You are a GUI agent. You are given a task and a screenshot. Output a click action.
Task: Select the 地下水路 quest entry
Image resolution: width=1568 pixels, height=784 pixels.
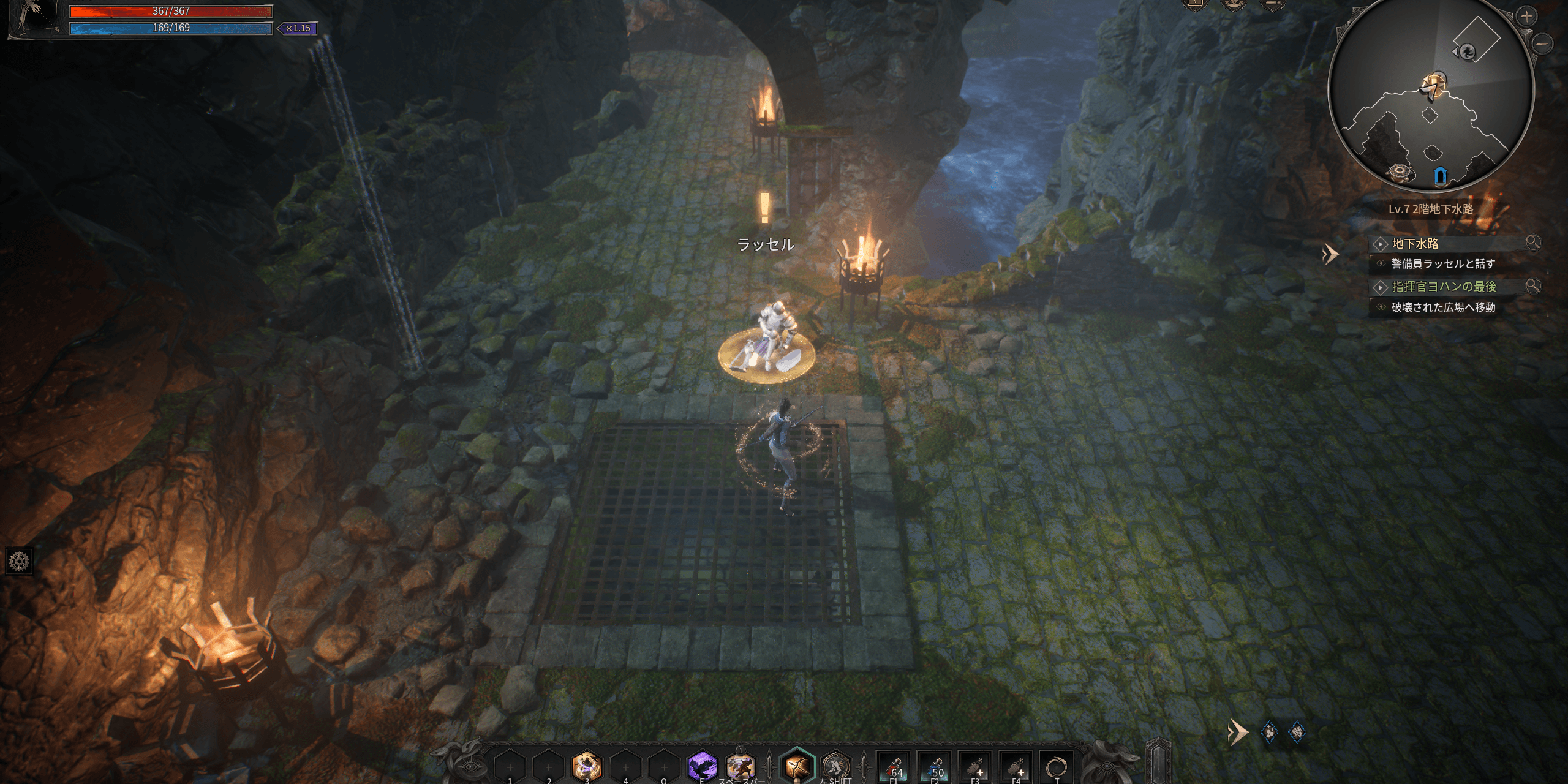[1415, 244]
